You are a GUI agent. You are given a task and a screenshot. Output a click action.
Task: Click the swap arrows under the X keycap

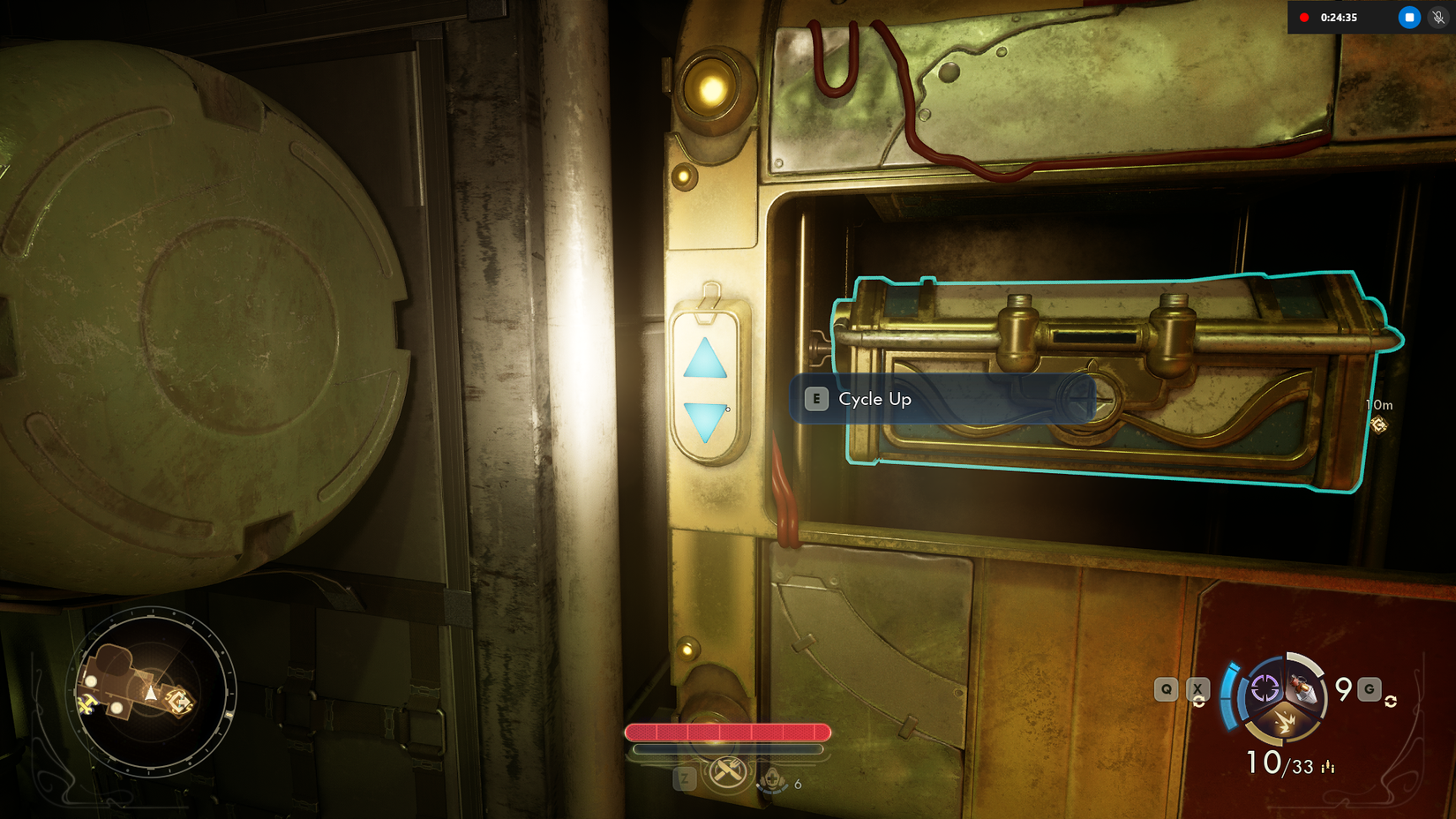(1199, 702)
